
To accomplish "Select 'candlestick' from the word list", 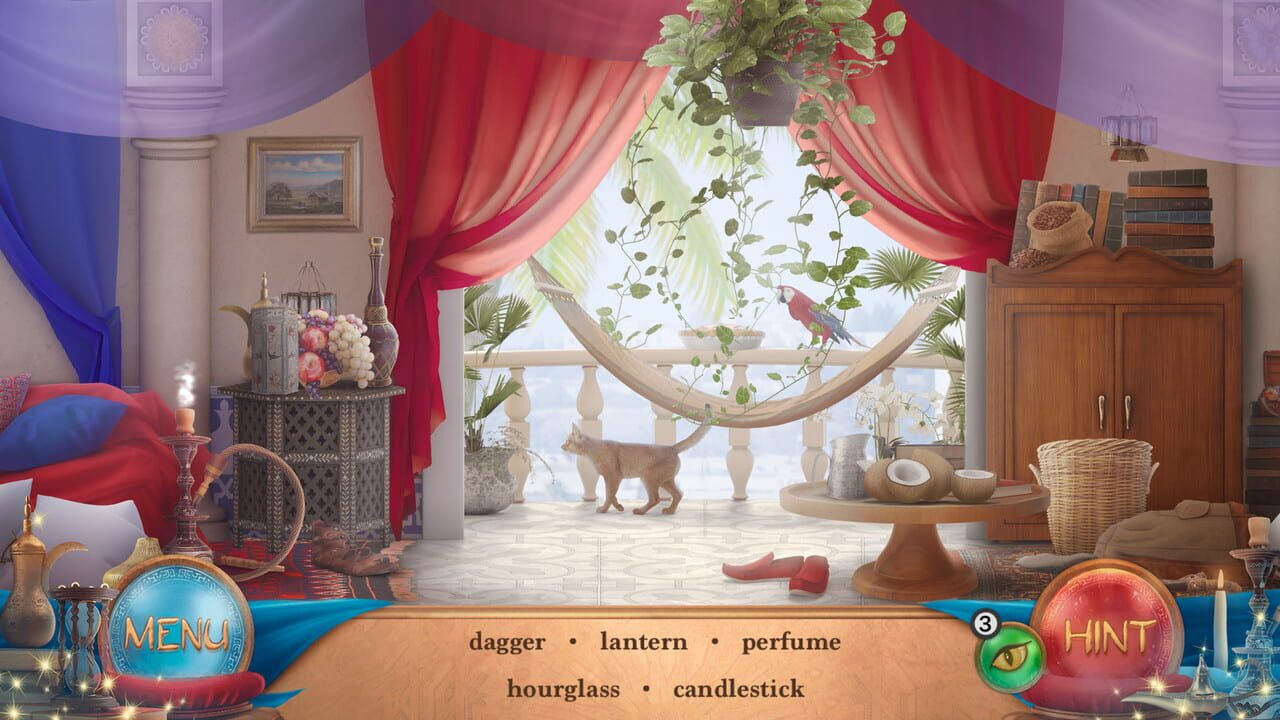I will [739, 687].
